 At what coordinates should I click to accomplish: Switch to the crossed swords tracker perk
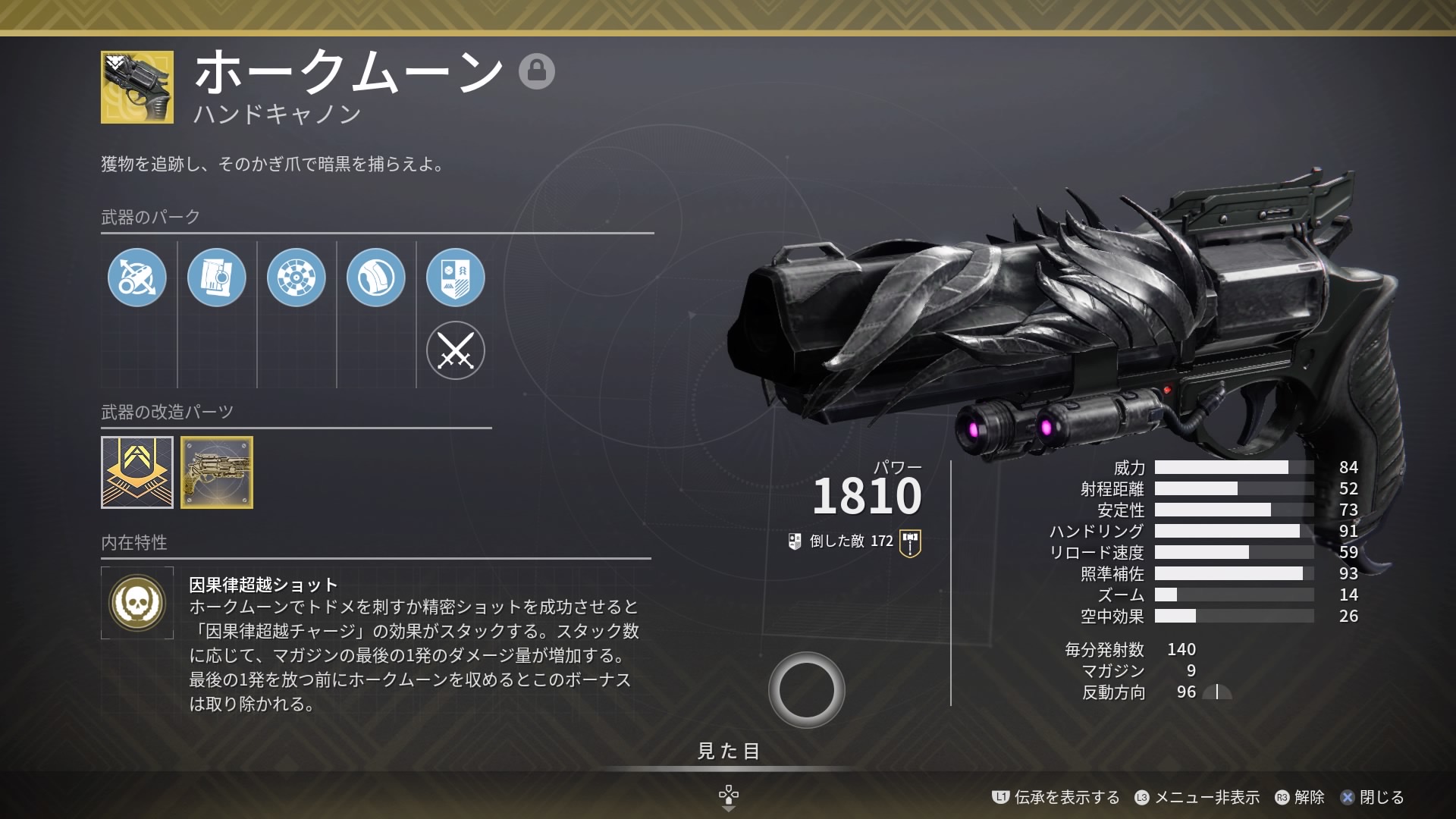(456, 350)
